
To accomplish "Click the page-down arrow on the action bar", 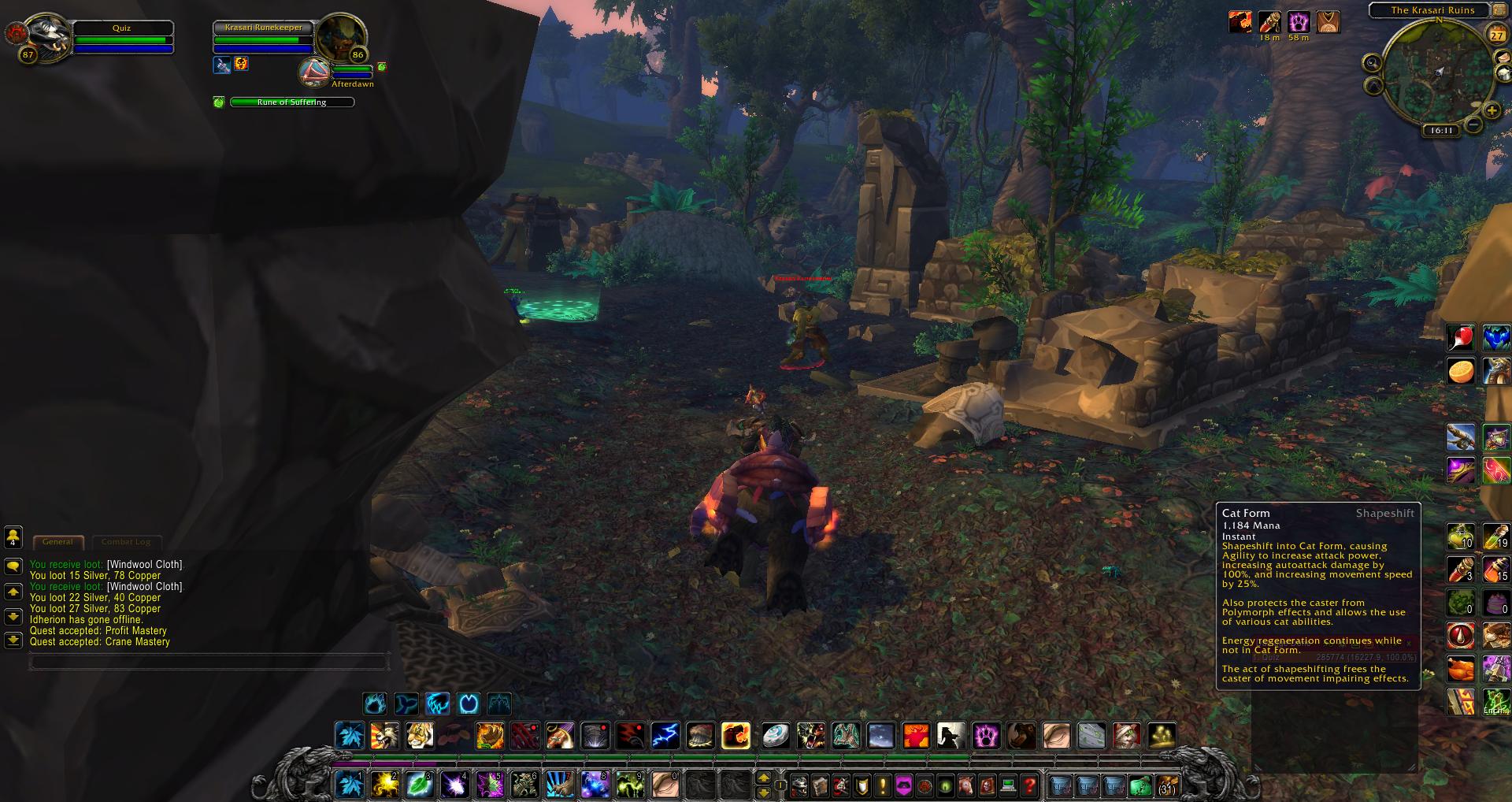I will tap(763, 793).
